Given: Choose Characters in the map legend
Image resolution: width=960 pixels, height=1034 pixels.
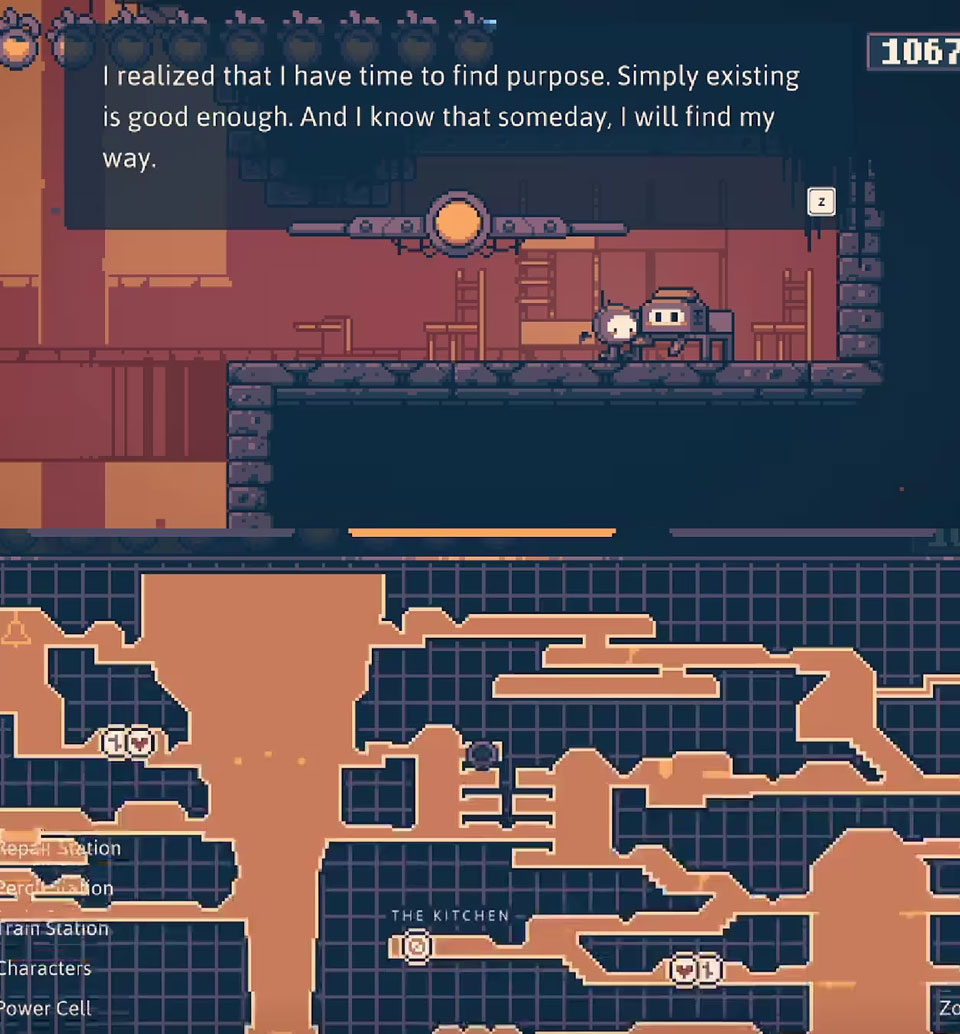Looking at the screenshot, I should point(46,969).
